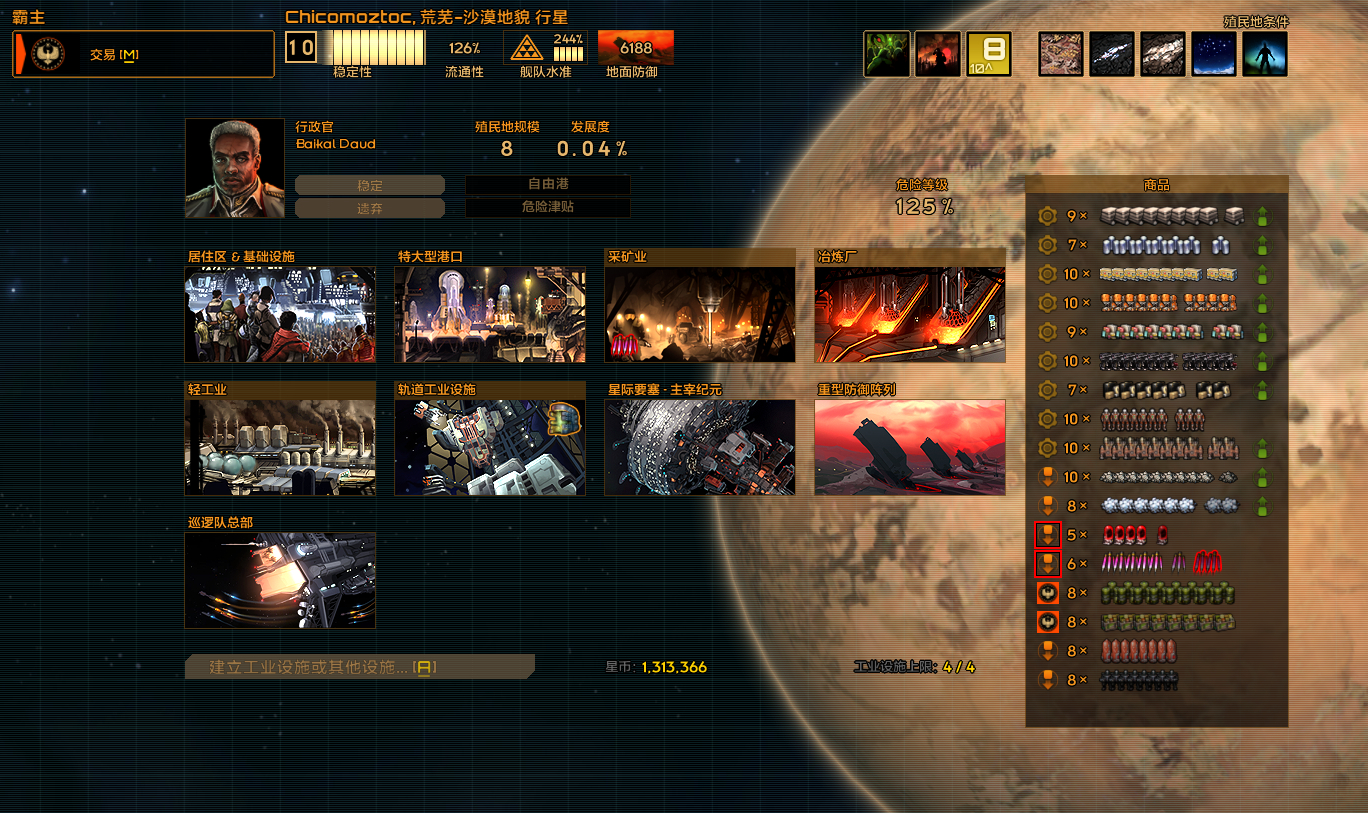The width and height of the screenshot is (1368, 813).
Task: Select the 重型防御阵列 heavy batteries
Action: pyautogui.click(x=910, y=446)
